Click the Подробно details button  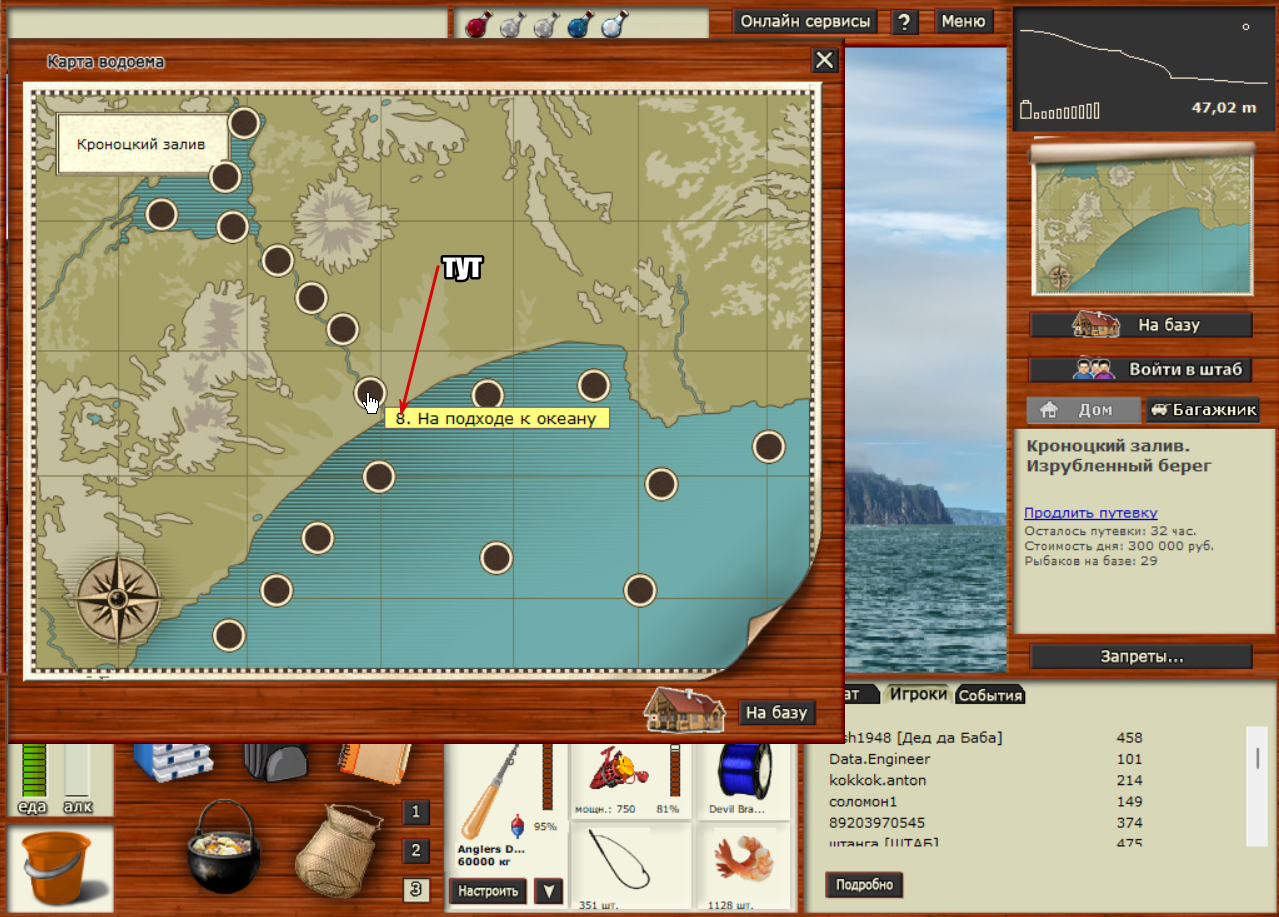point(863,885)
